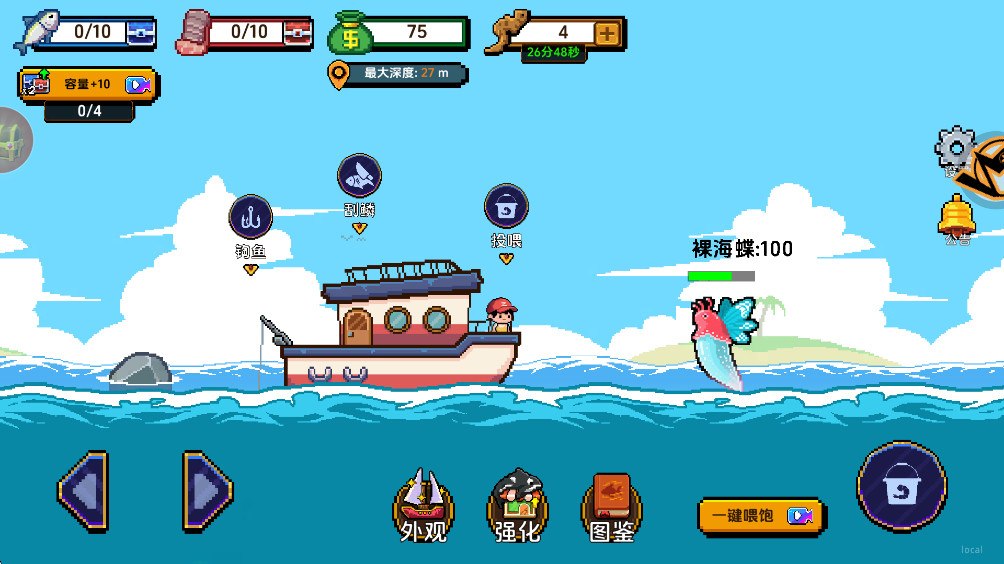Open announcements with the golden bell
The height and width of the screenshot is (564, 1004).
pos(956,214)
